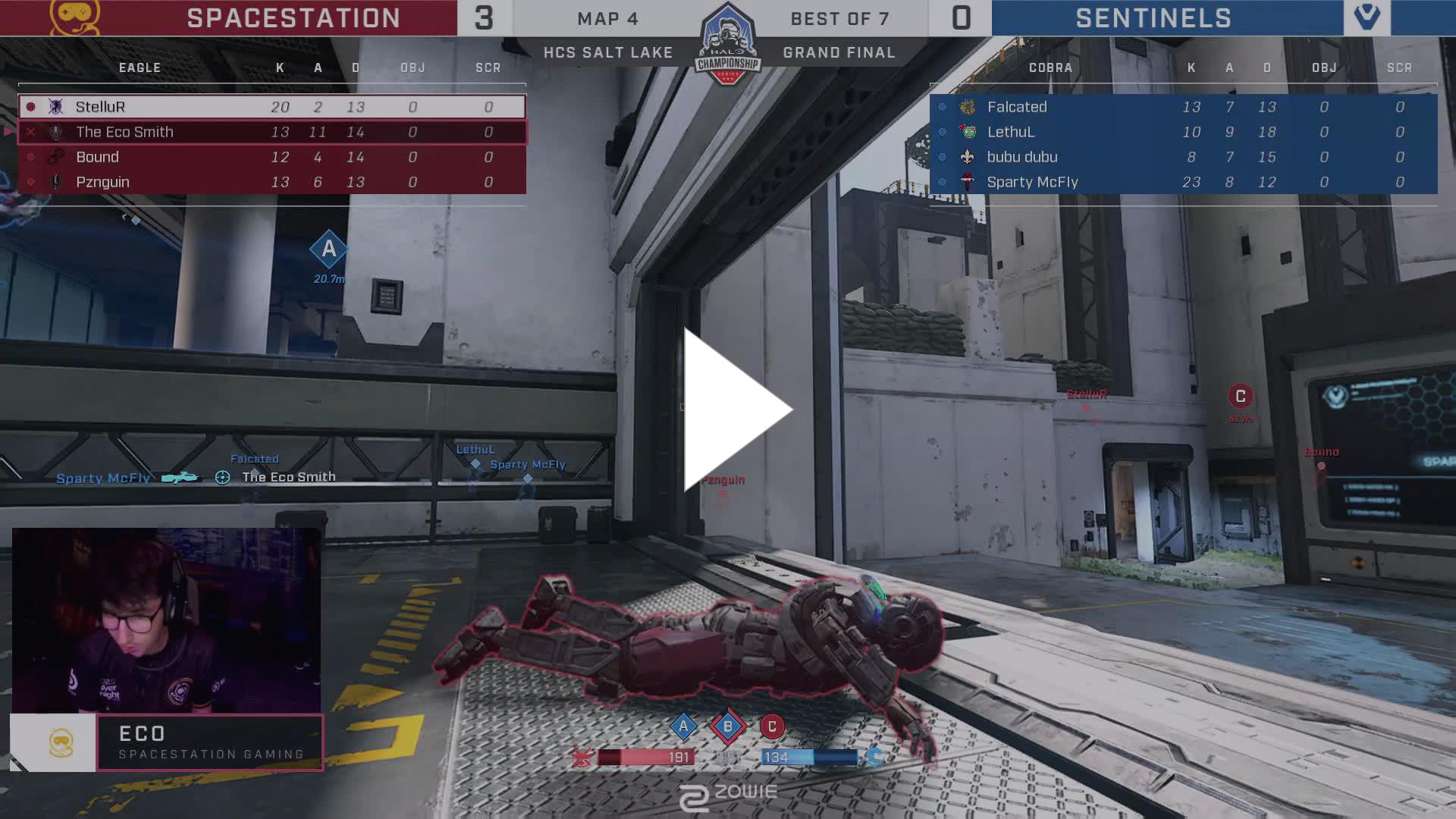Select LethuL's scoreboard row
1456x819 pixels.
(1183, 132)
